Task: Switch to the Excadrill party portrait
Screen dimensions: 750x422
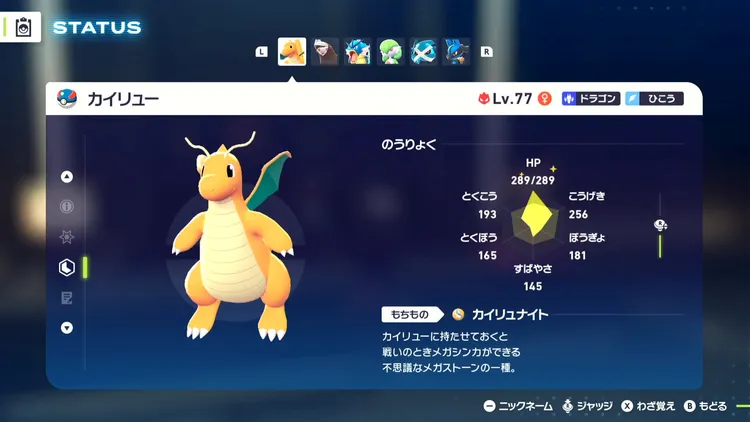Action: 325,51
